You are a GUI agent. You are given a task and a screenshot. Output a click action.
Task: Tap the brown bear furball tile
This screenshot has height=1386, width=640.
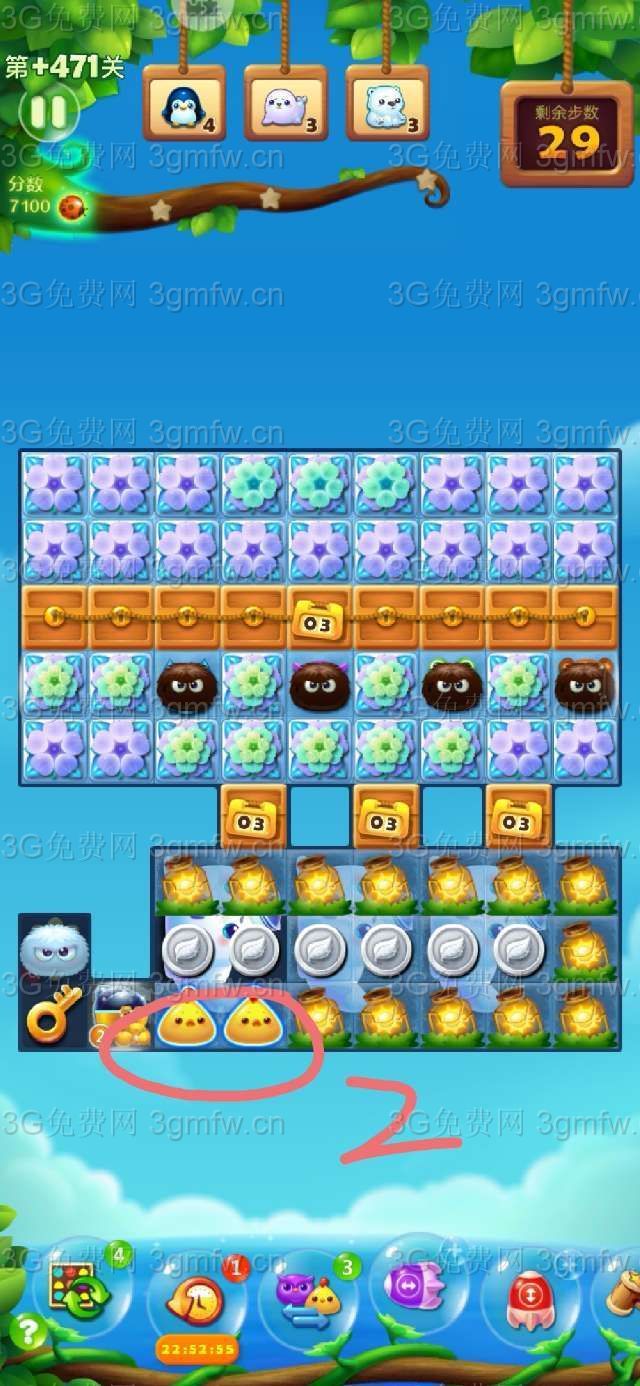tap(584, 686)
